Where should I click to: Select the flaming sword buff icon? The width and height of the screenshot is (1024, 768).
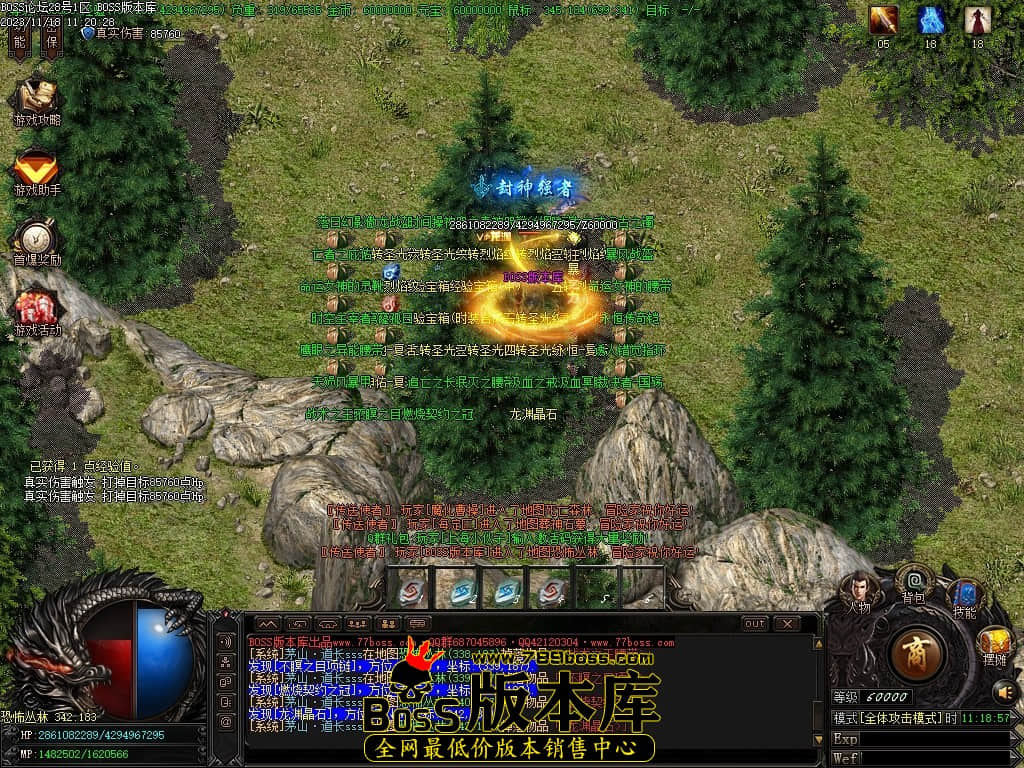coord(883,20)
